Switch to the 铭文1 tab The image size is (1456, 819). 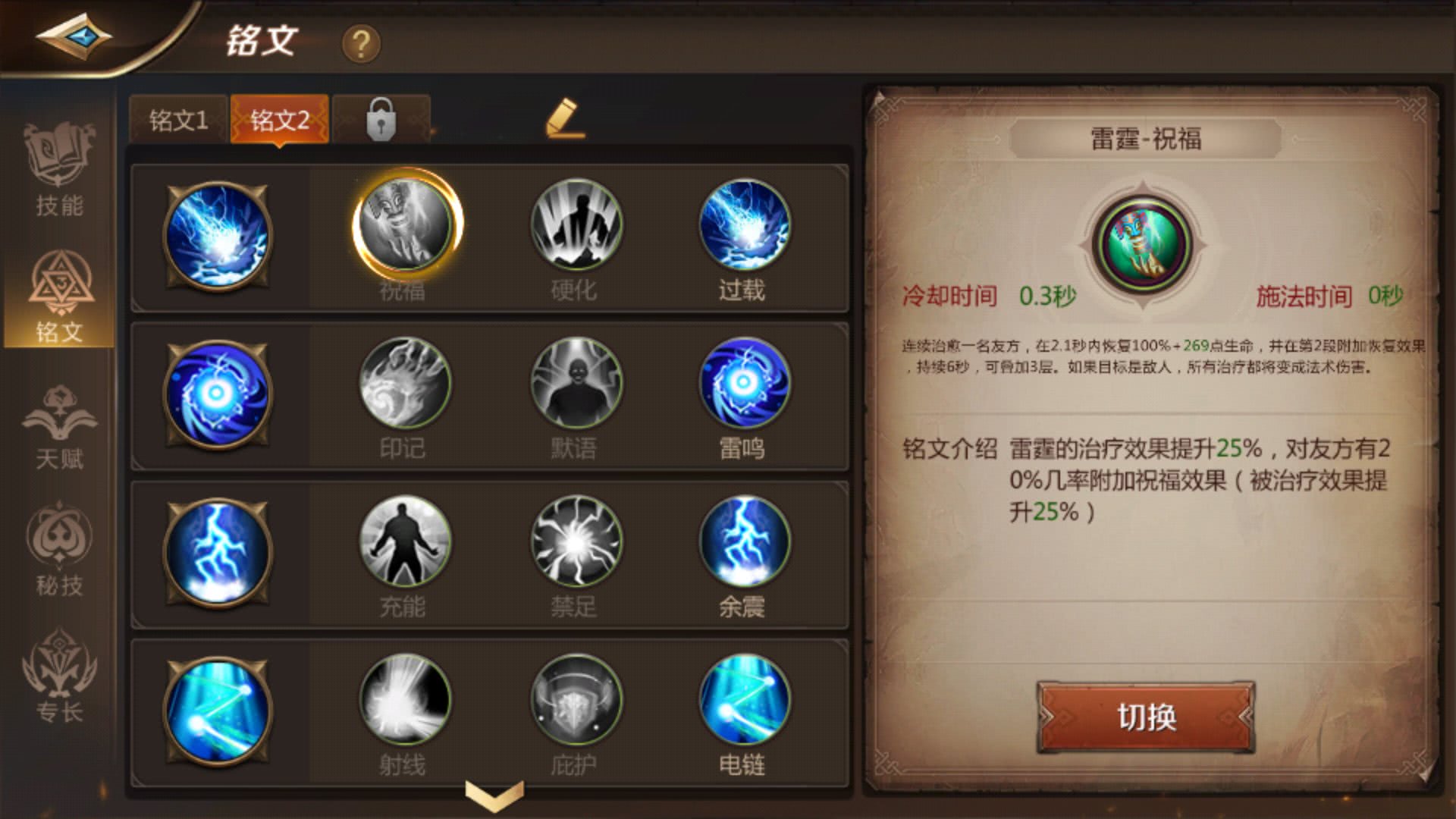[180, 119]
